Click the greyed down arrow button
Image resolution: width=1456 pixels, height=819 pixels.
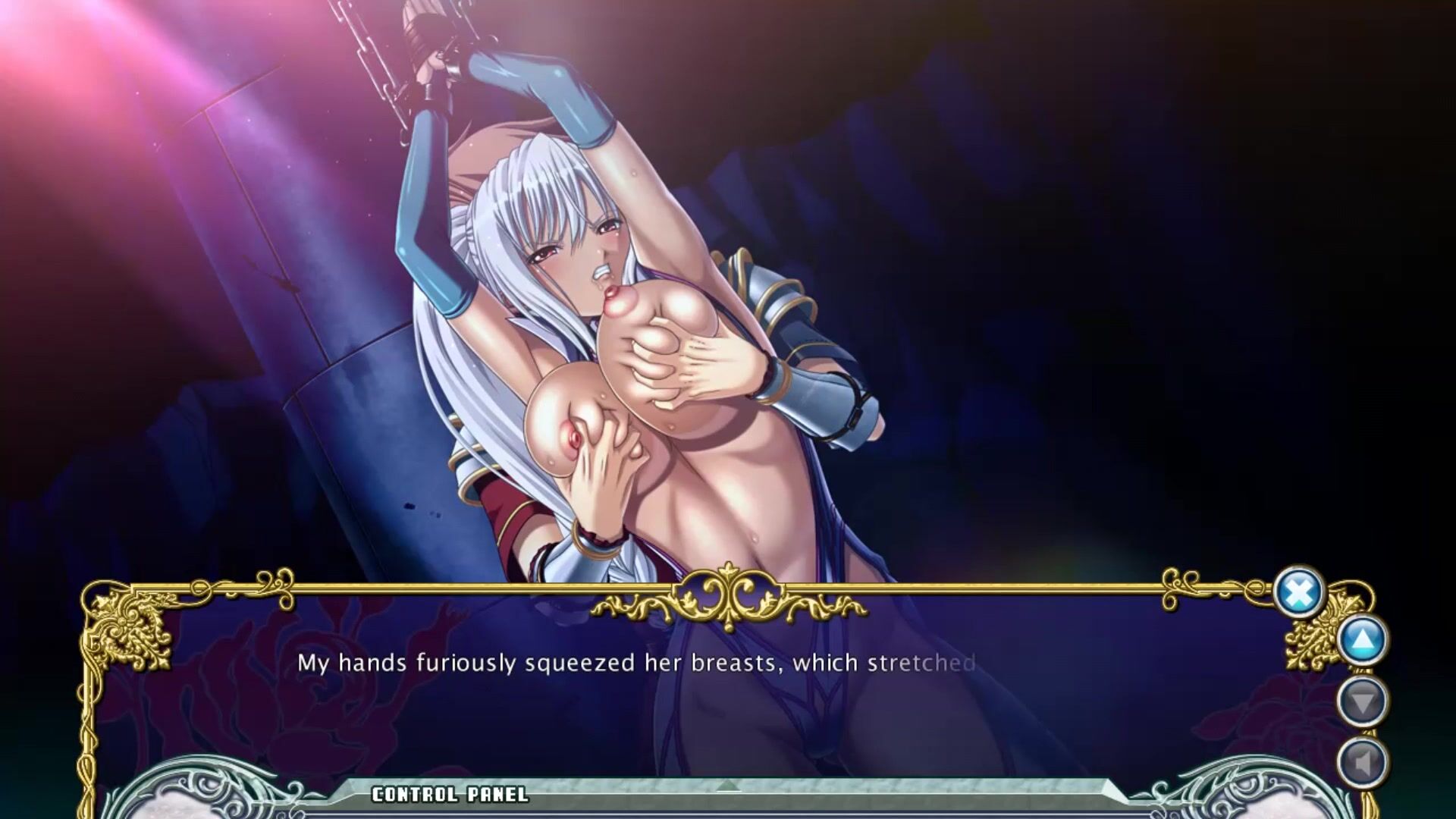click(1363, 701)
